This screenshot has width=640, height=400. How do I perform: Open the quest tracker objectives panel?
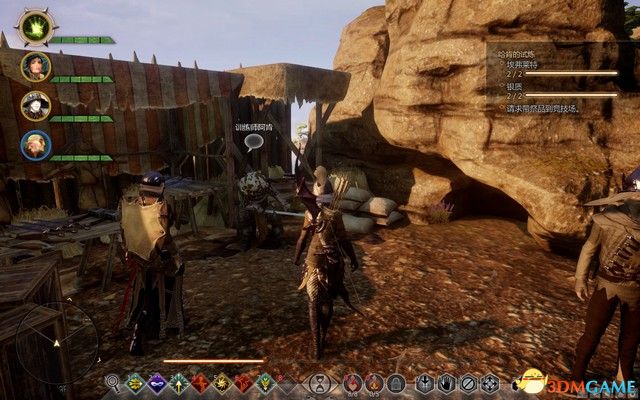click(553, 80)
